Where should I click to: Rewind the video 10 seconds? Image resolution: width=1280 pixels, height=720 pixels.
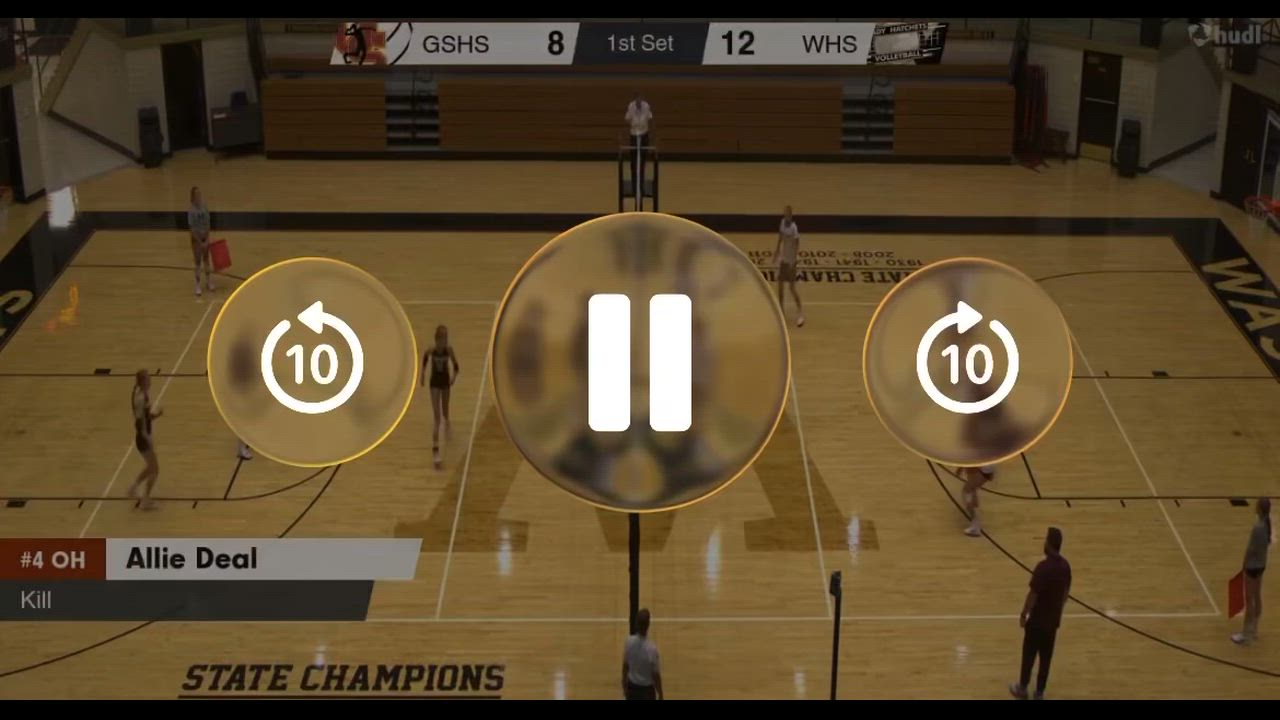click(x=312, y=362)
